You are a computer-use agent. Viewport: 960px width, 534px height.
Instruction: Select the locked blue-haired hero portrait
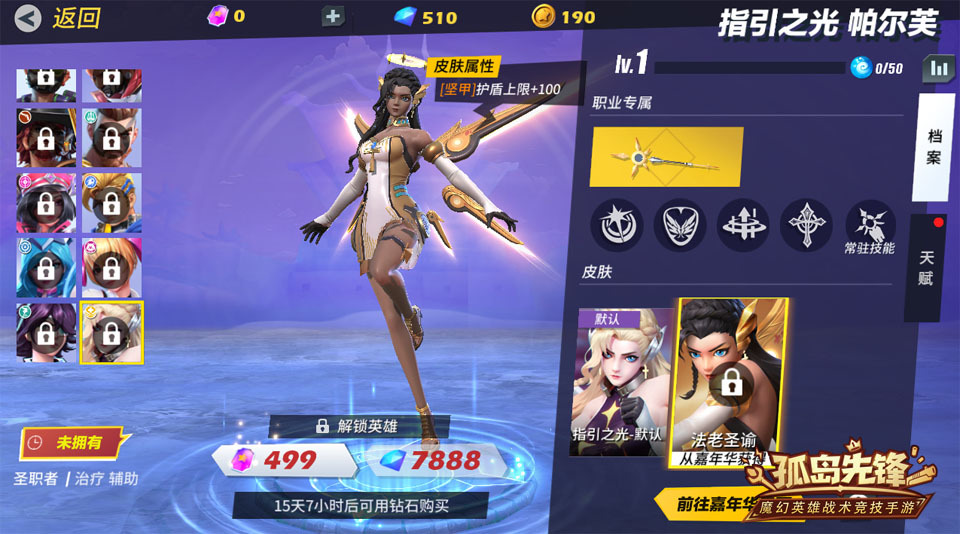point(46,267)
